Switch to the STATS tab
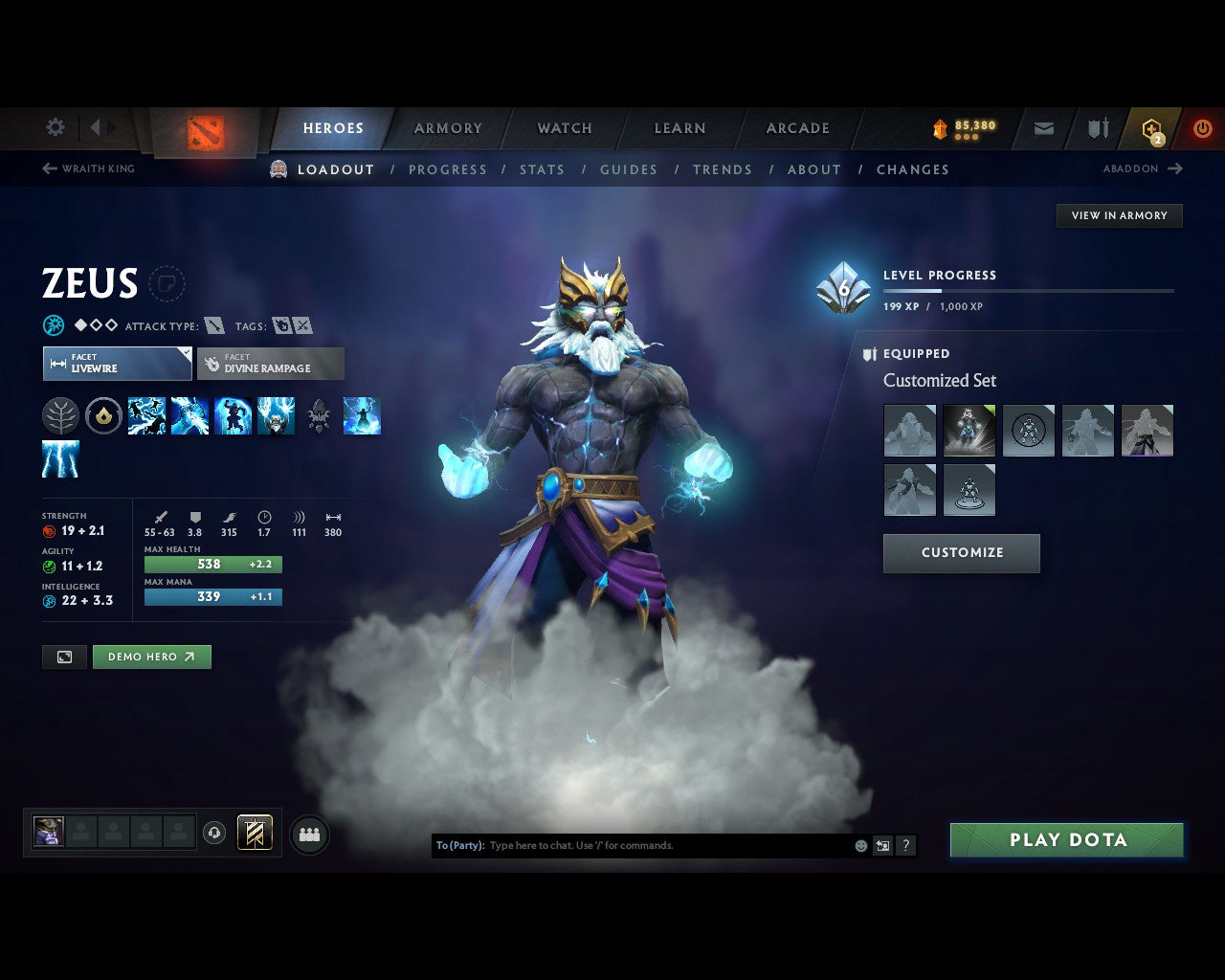The image size is (1225, 980). (x=542, y=169)
